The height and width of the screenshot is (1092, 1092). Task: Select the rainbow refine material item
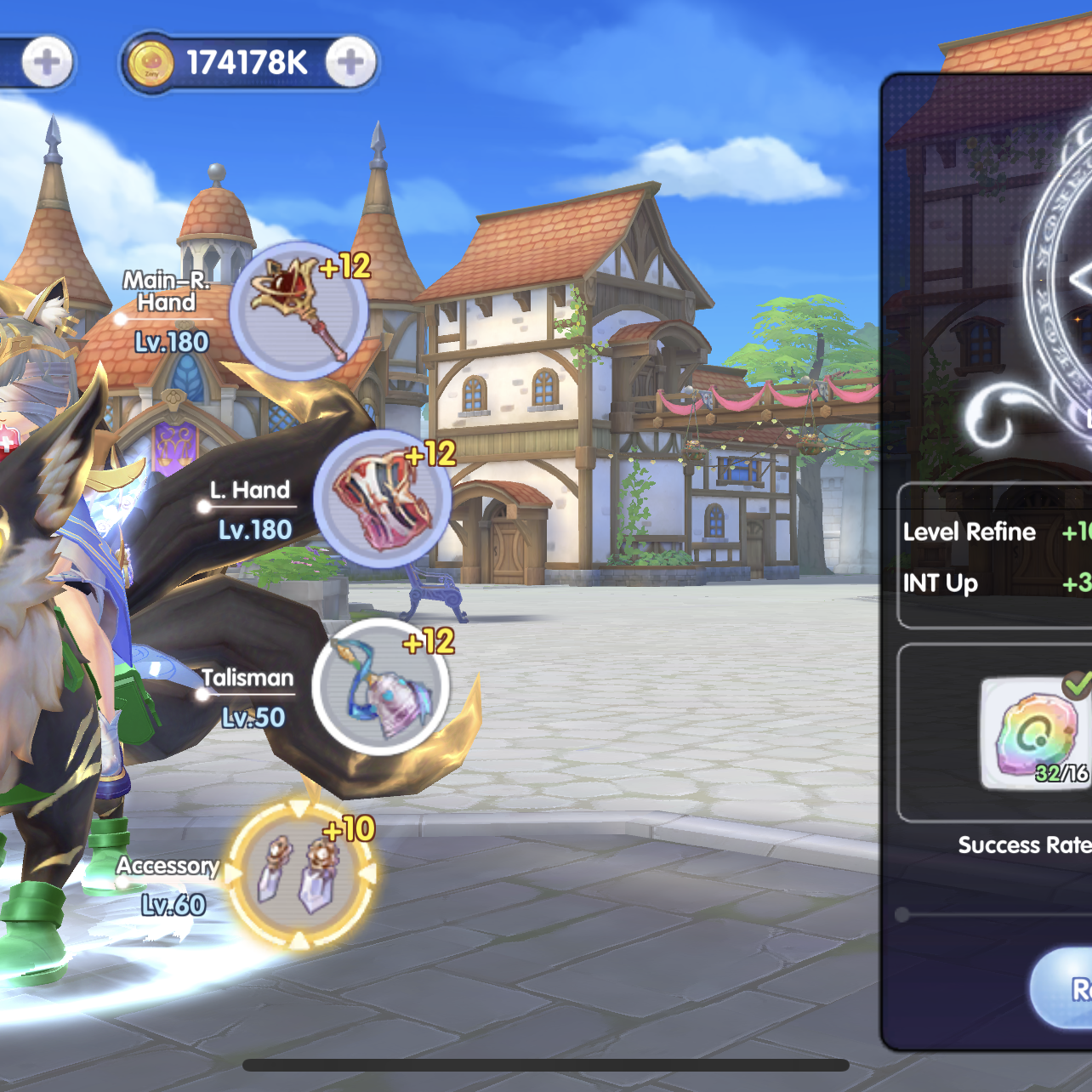[1035, 733]
